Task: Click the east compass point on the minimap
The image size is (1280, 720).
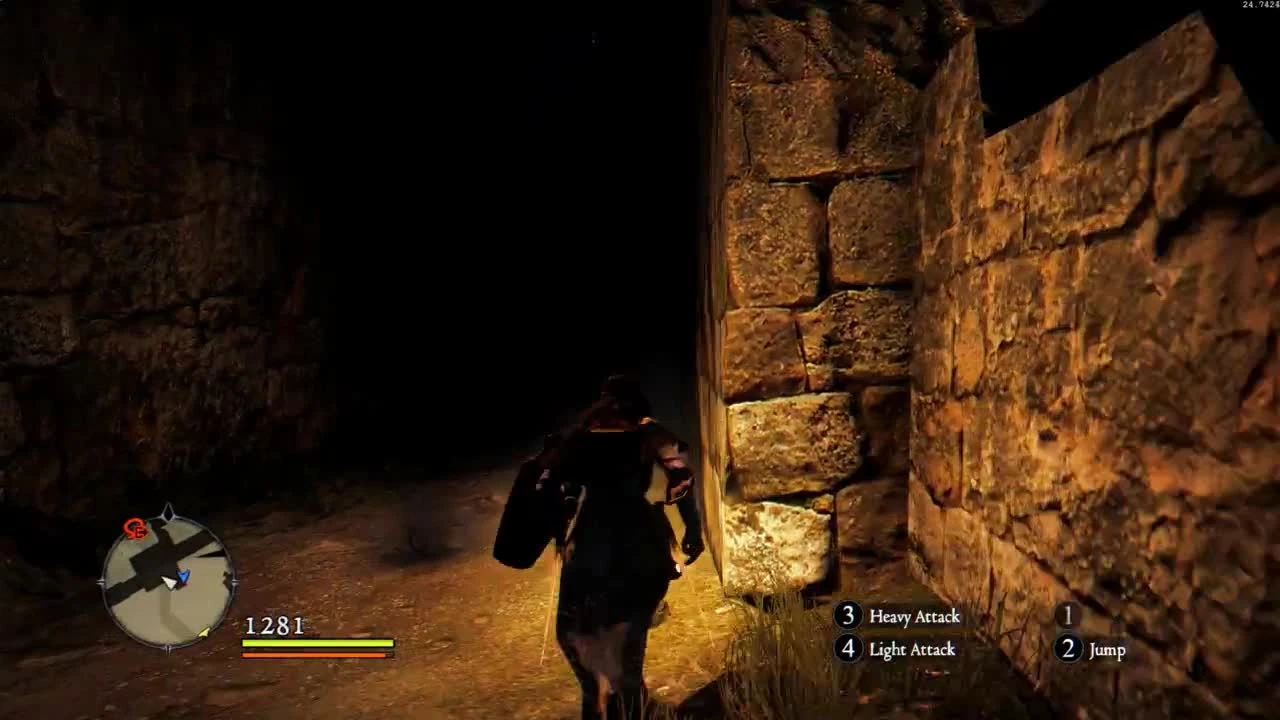Action: click(234, 580)
